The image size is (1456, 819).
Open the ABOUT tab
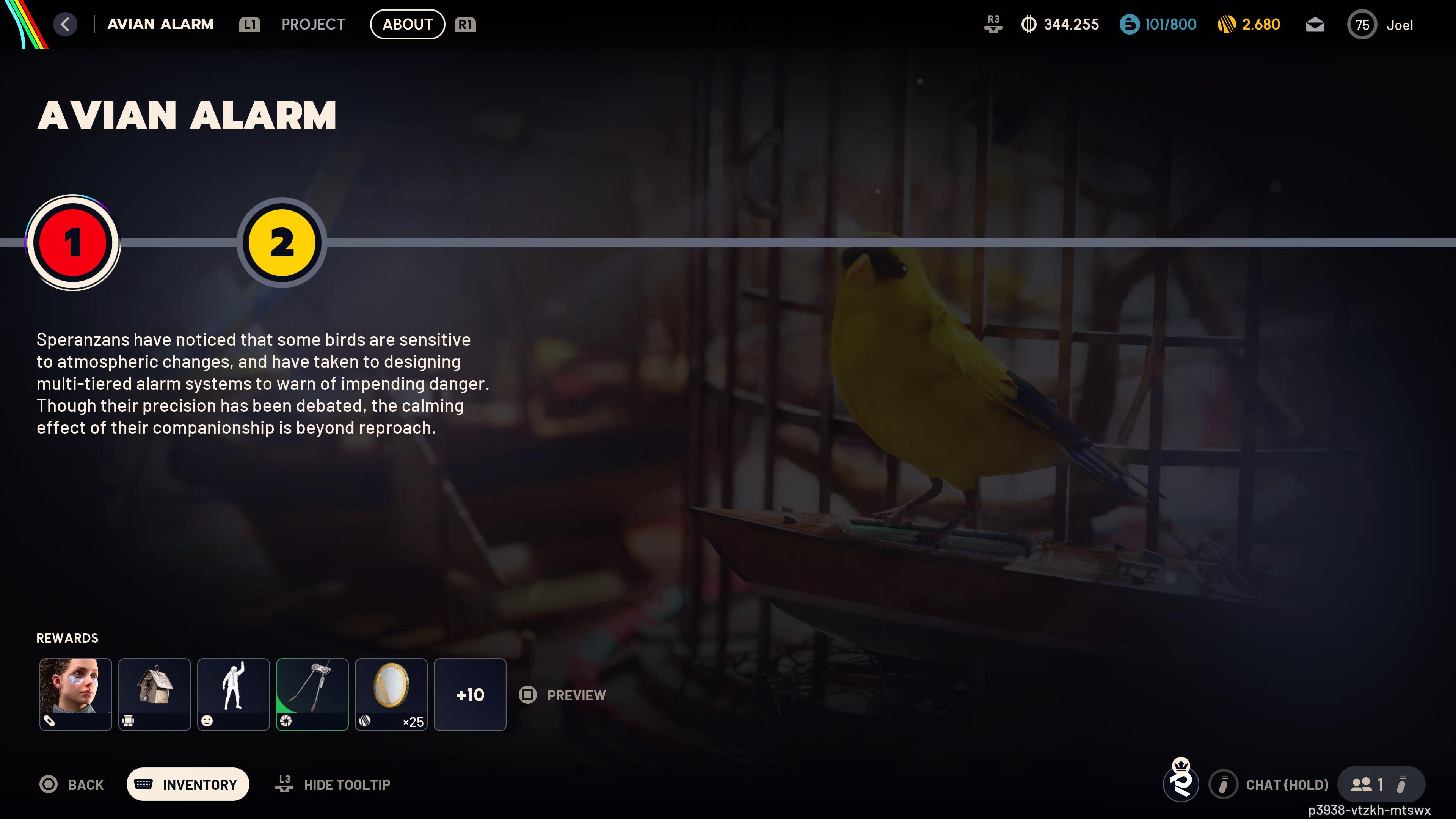point(407,24)
